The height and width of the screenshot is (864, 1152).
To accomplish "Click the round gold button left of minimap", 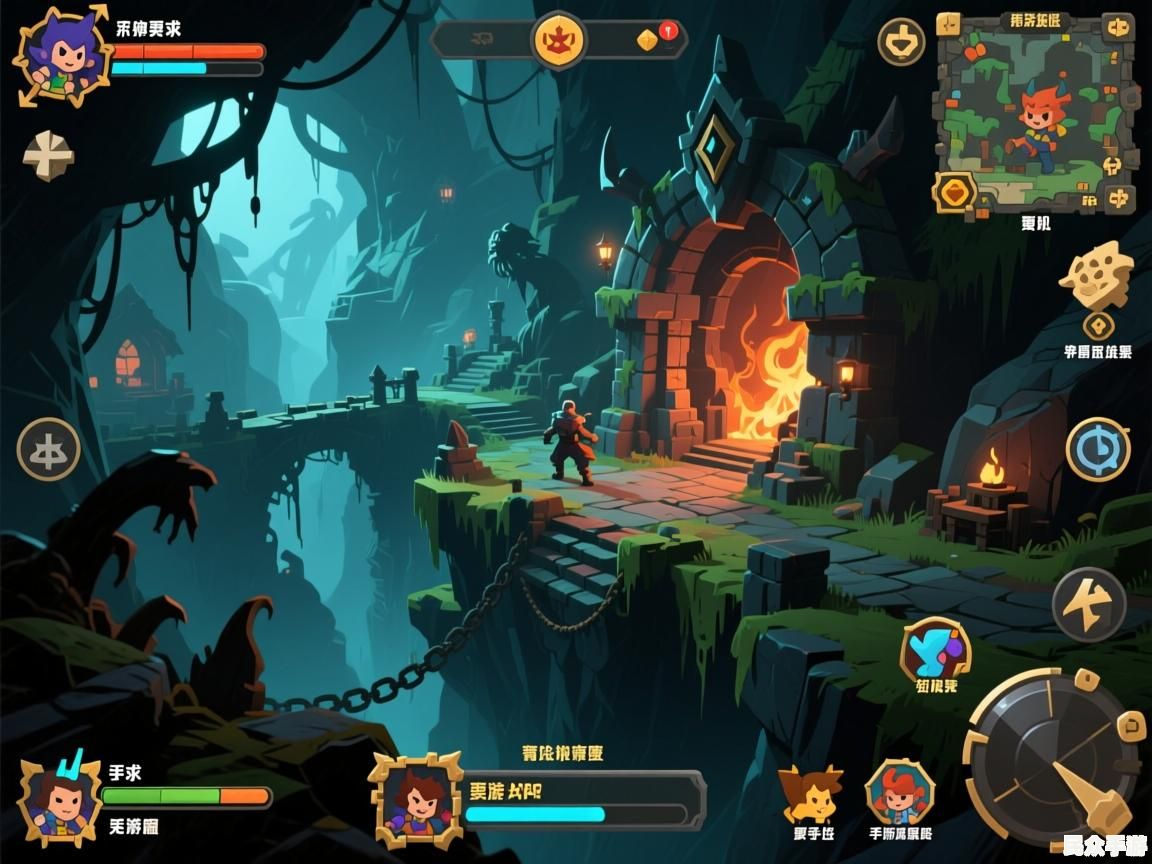I will pos(901,42).
